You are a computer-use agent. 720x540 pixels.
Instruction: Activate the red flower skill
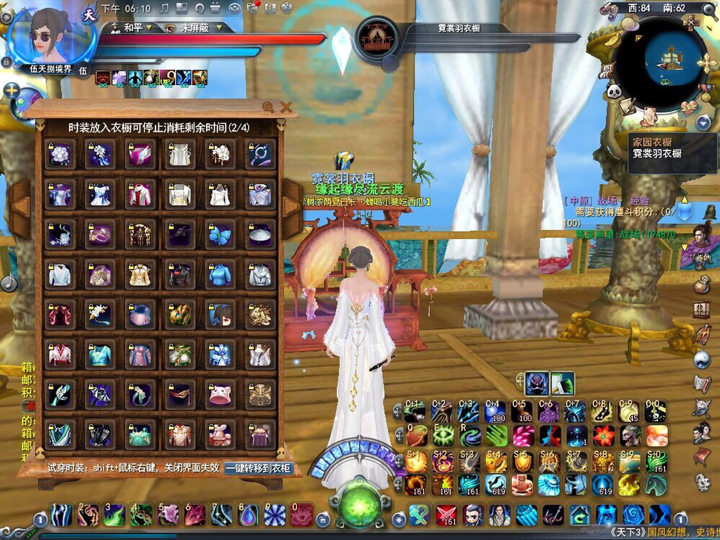point(605,436)
